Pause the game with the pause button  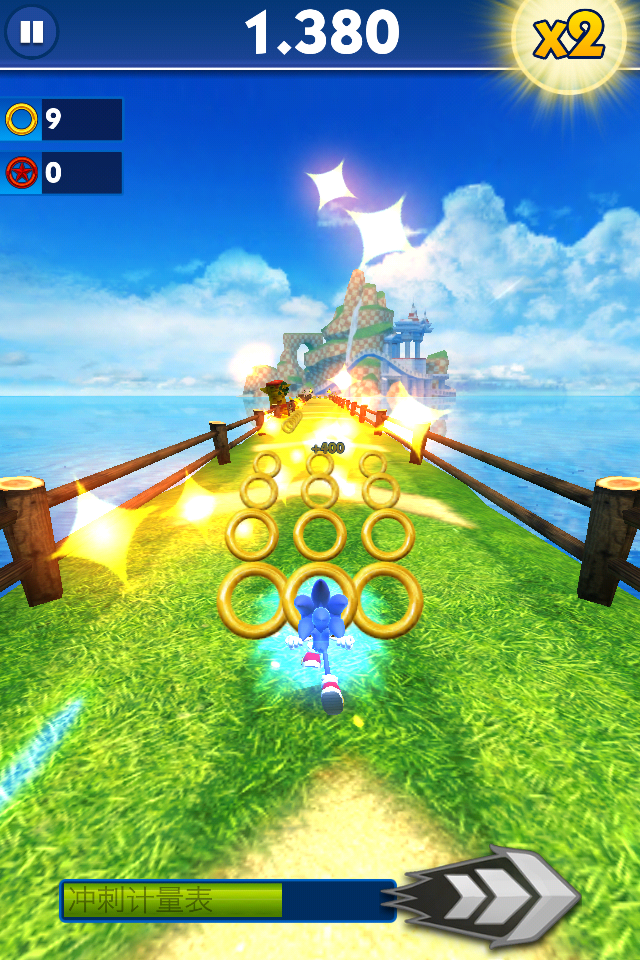click(x=32, y=32)
